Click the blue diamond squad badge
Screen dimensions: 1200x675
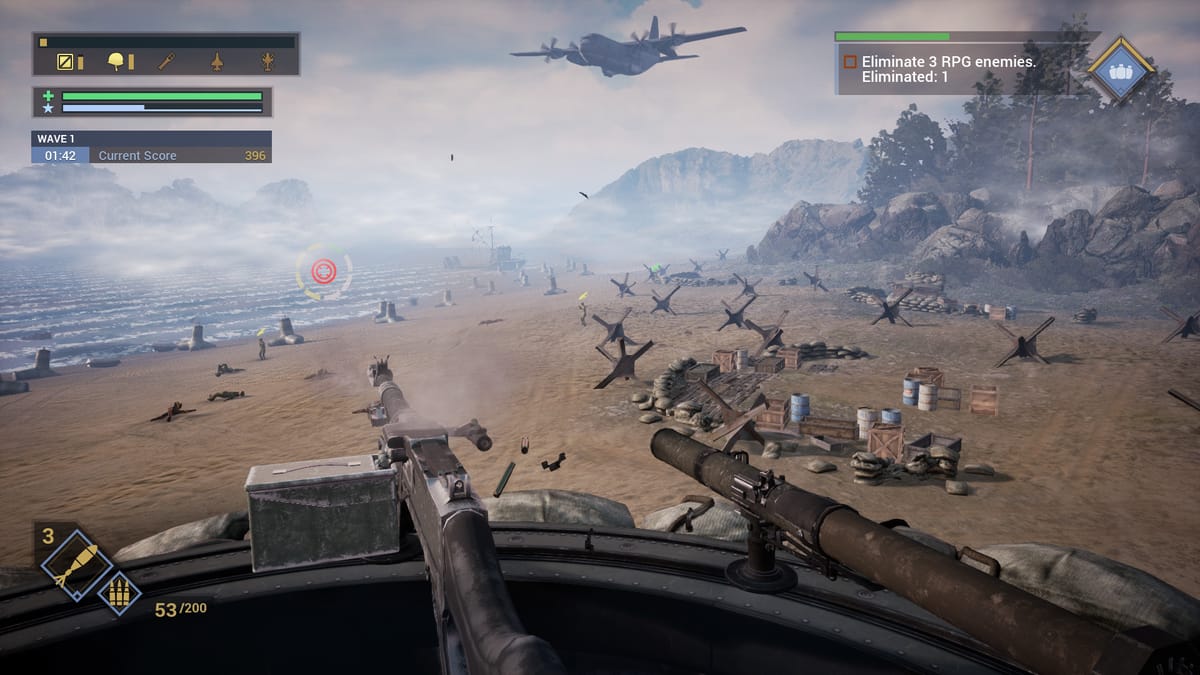pyautogui.click(x=1121, y=70)
